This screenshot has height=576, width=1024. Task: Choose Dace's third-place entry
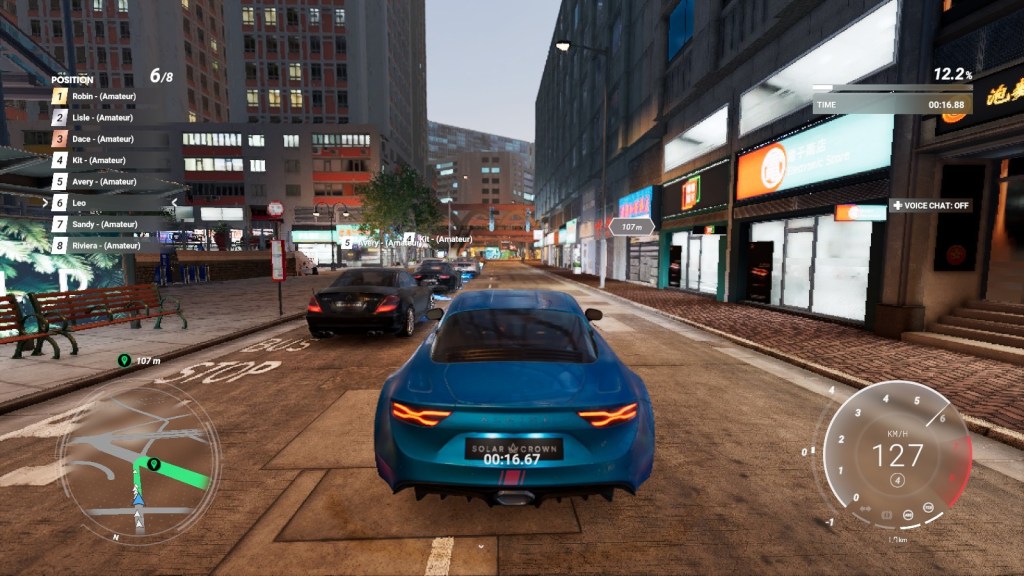click(102, 139)
